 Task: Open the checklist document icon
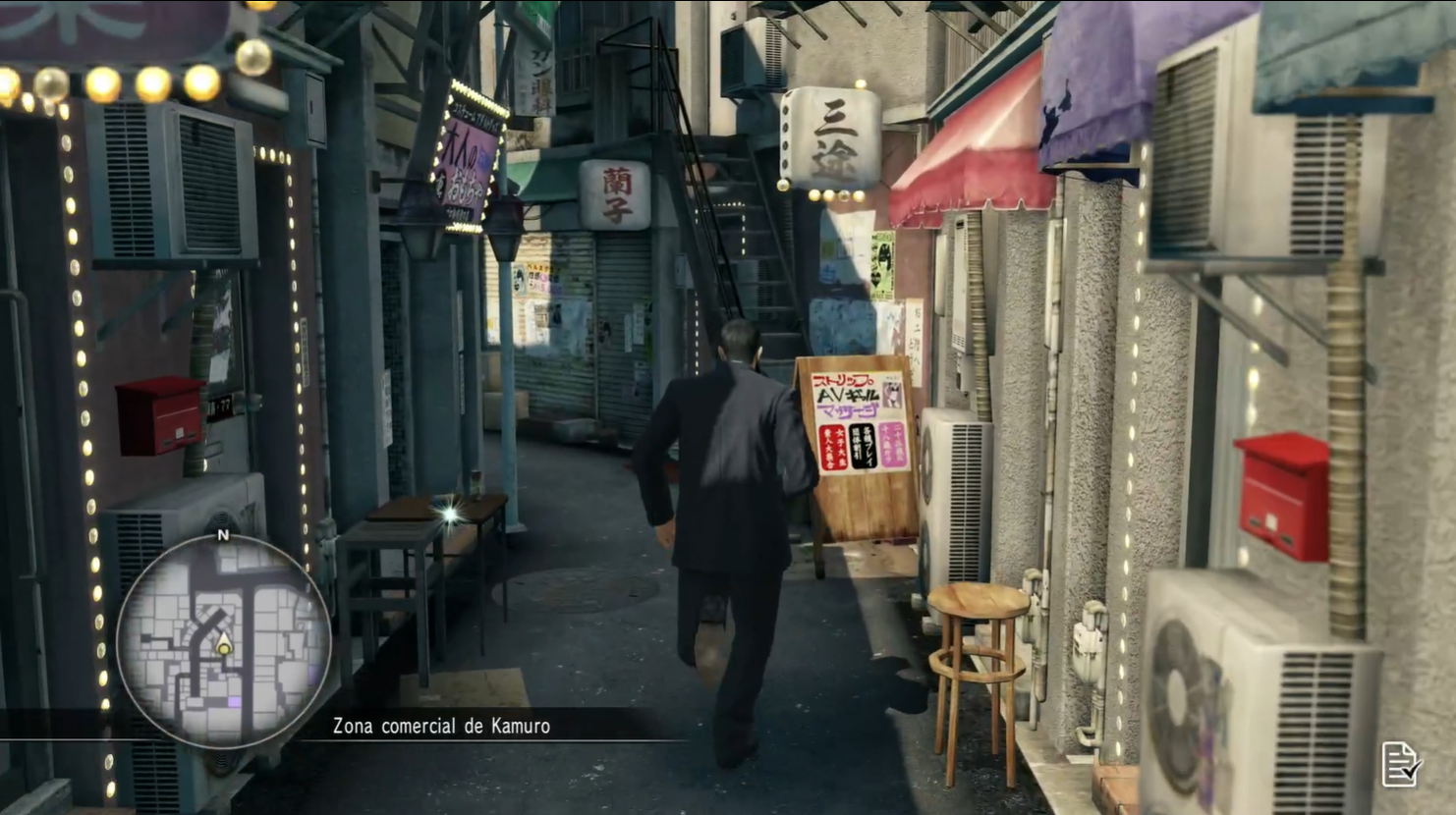(x=1401, y=763)
